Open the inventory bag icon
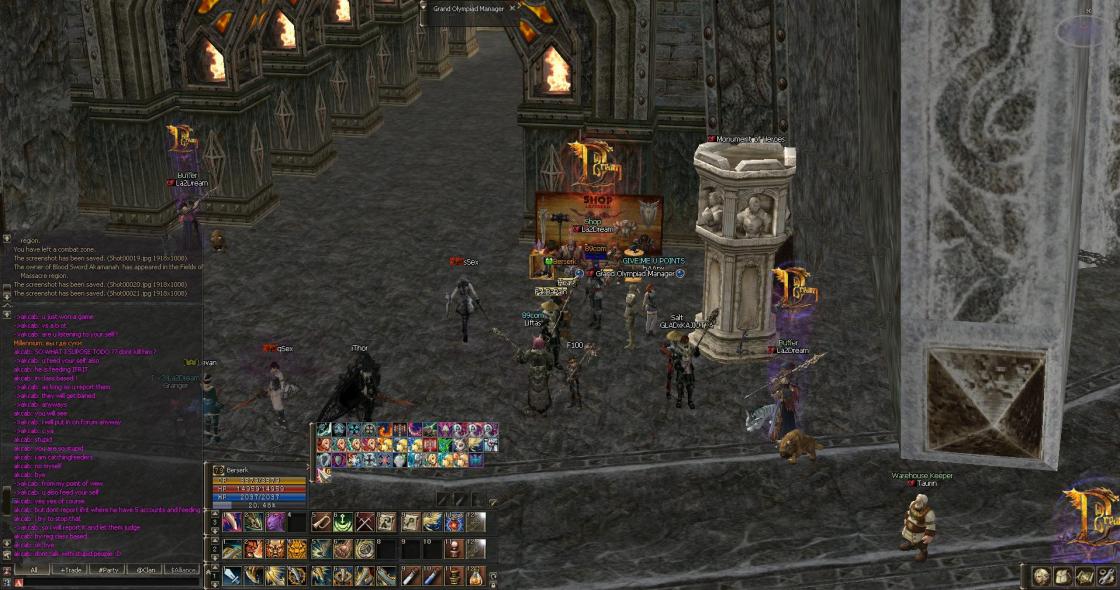Screen dimensions: 1120x590 (x=1062, y=575)
